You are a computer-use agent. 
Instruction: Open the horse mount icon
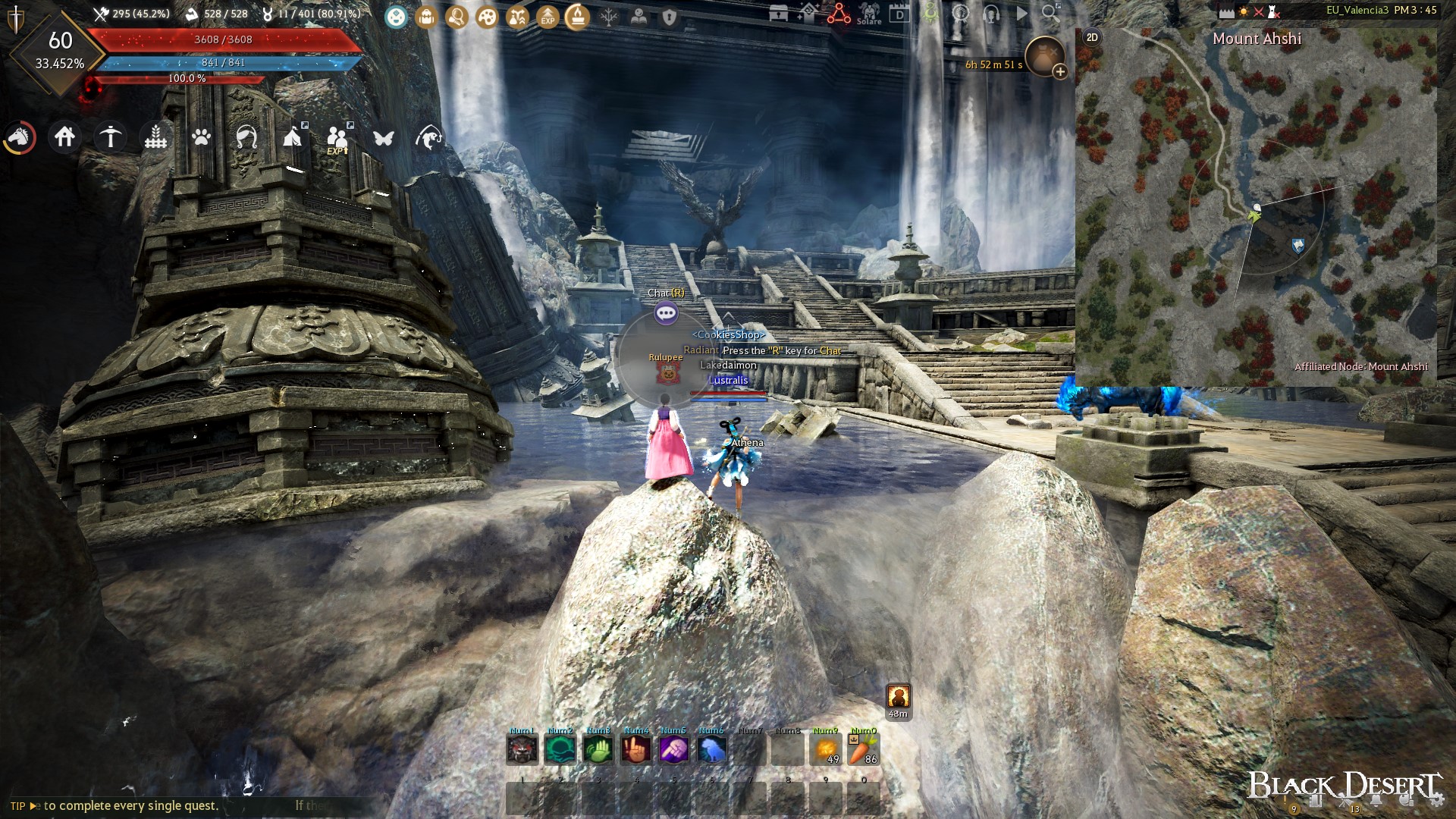[x=20, y=137]
